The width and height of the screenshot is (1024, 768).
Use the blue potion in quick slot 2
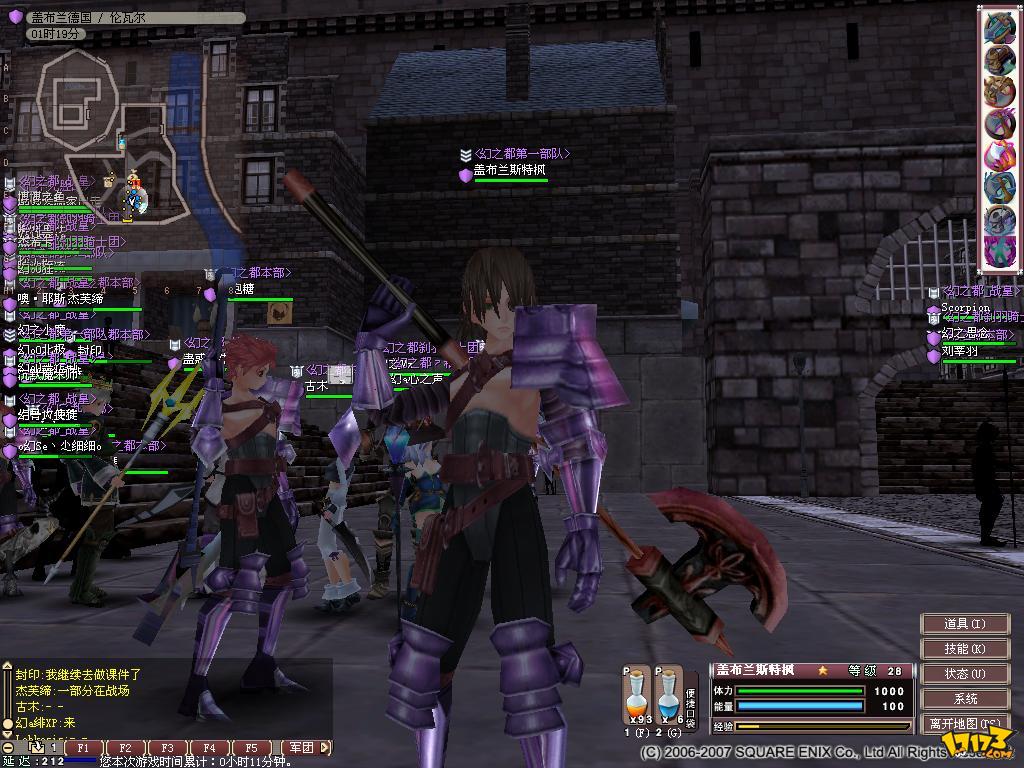point(667,695)
